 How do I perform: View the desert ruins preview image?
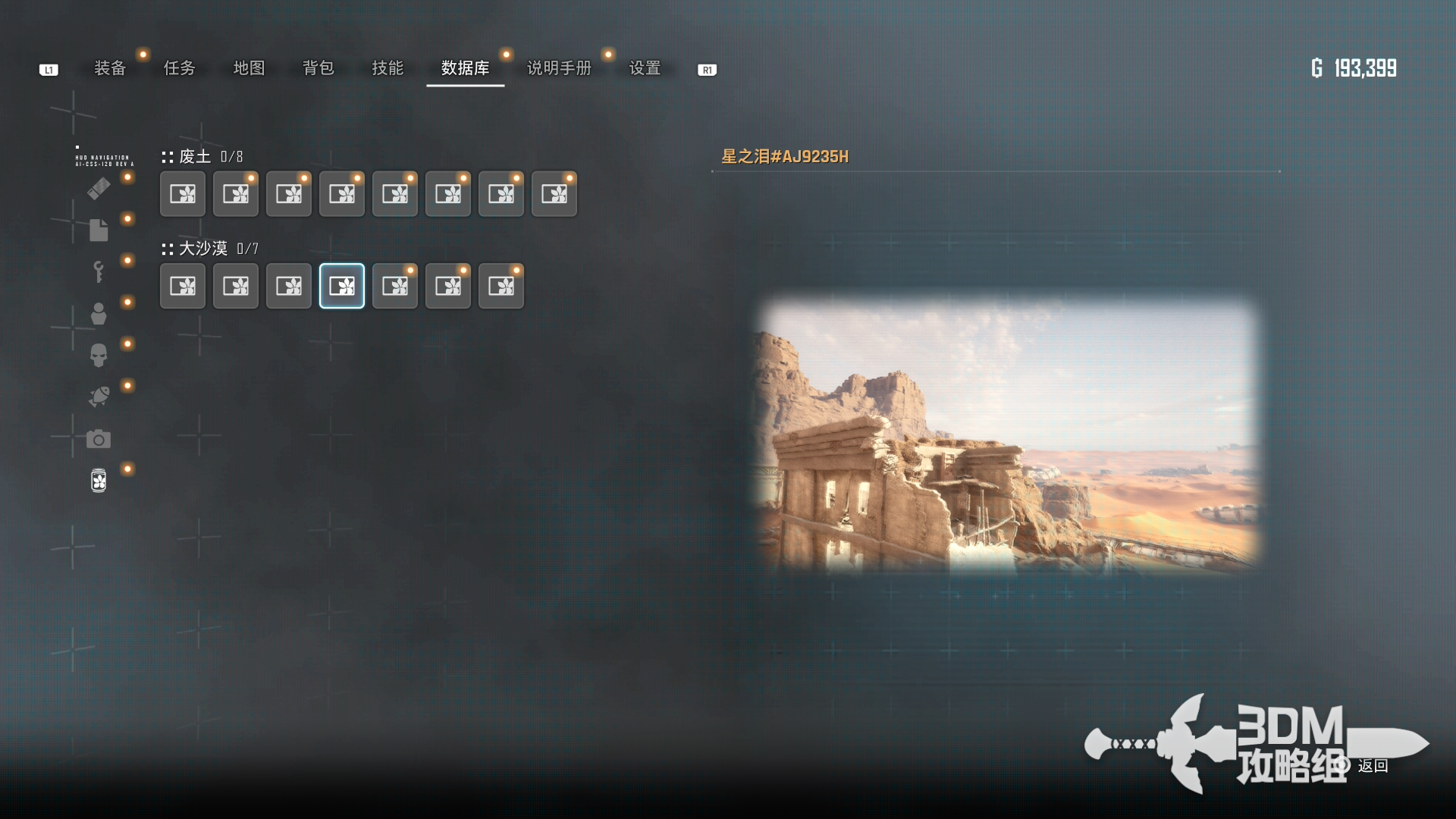(1009, 435)
